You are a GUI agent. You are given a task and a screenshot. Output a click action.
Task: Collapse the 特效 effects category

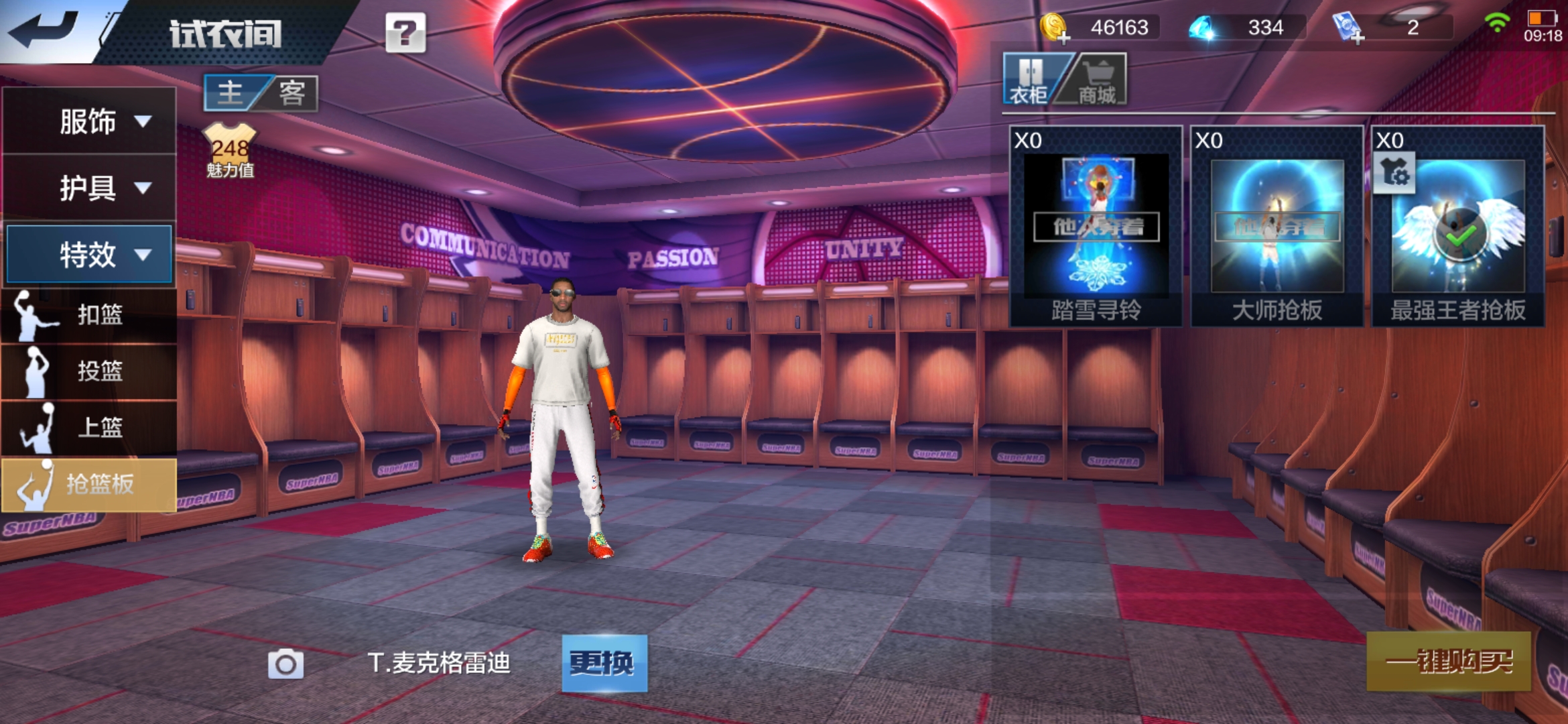click(x=89, y=254)
